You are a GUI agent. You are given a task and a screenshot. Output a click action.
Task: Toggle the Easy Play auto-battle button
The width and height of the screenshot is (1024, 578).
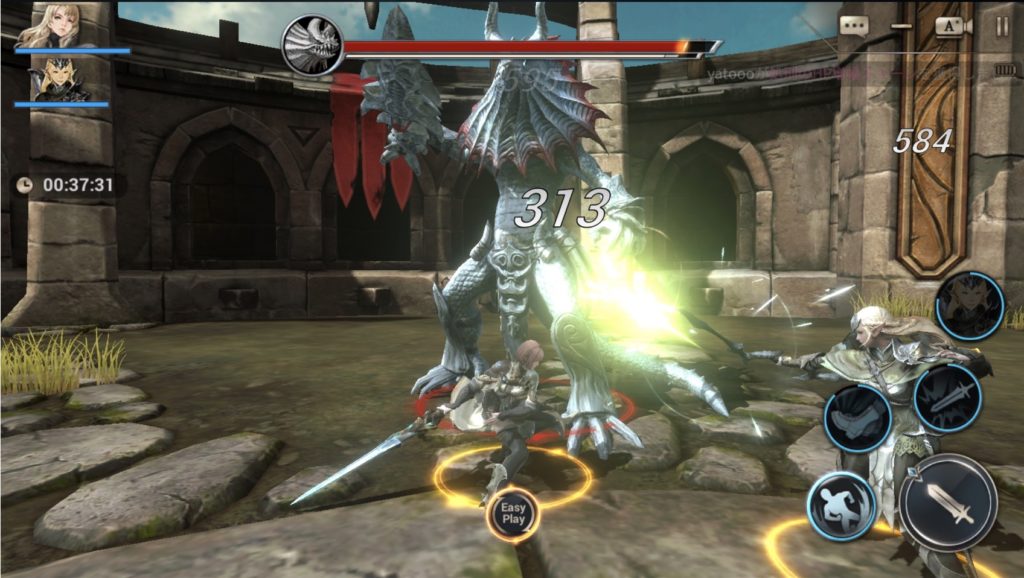coord(513,513)
